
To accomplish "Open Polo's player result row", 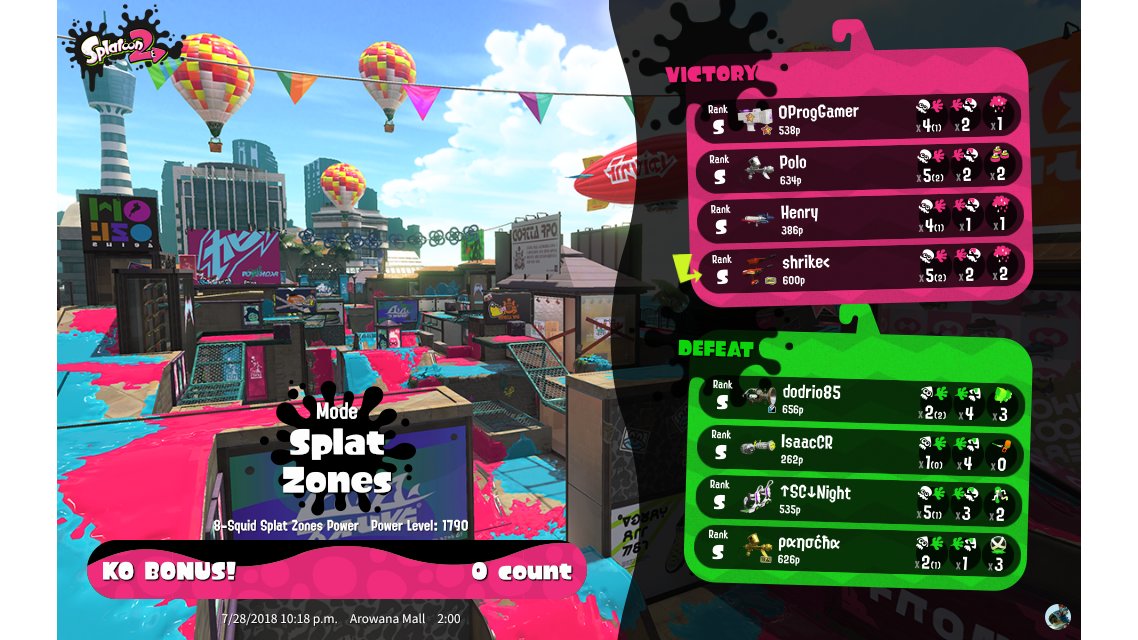I will 858,168.
